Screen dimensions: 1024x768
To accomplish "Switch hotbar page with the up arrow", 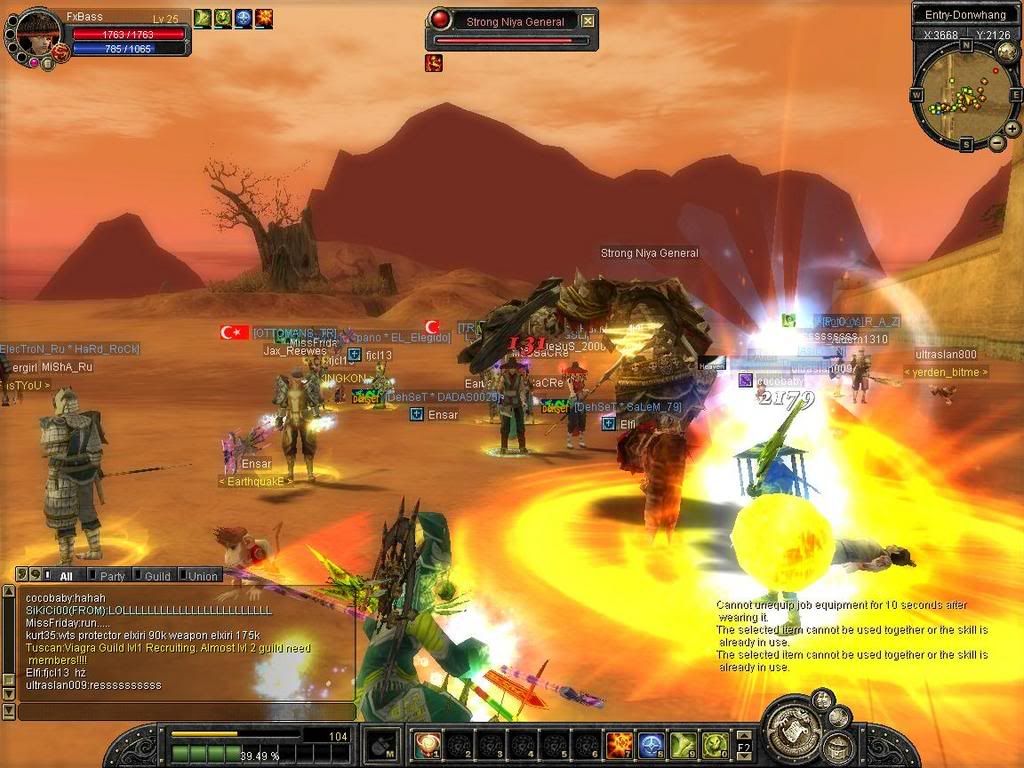I will pyautogui.click(x=744, y=734).
